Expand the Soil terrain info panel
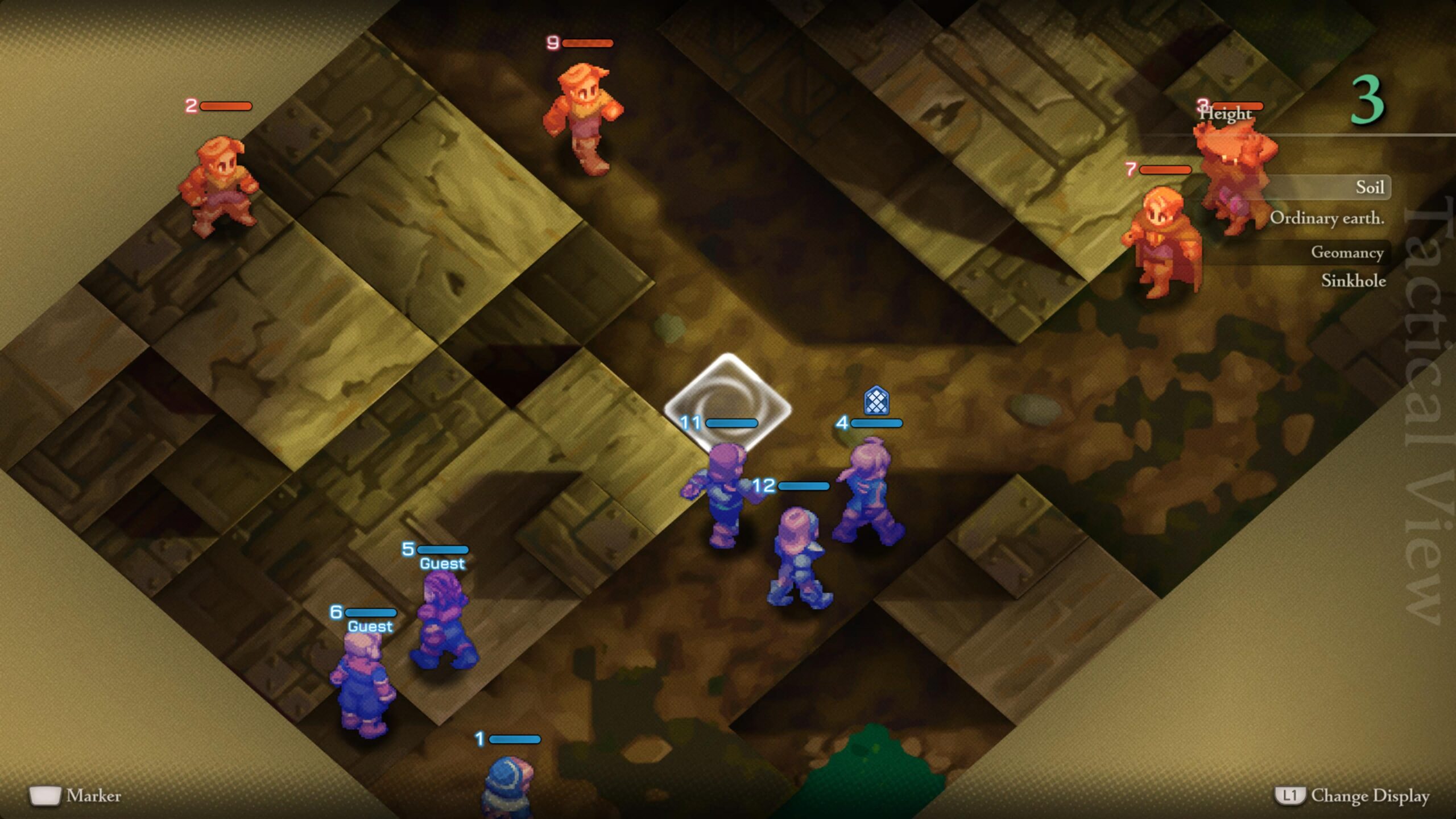Screen dimensions: 1456x819 click(x=1371, y=188)
